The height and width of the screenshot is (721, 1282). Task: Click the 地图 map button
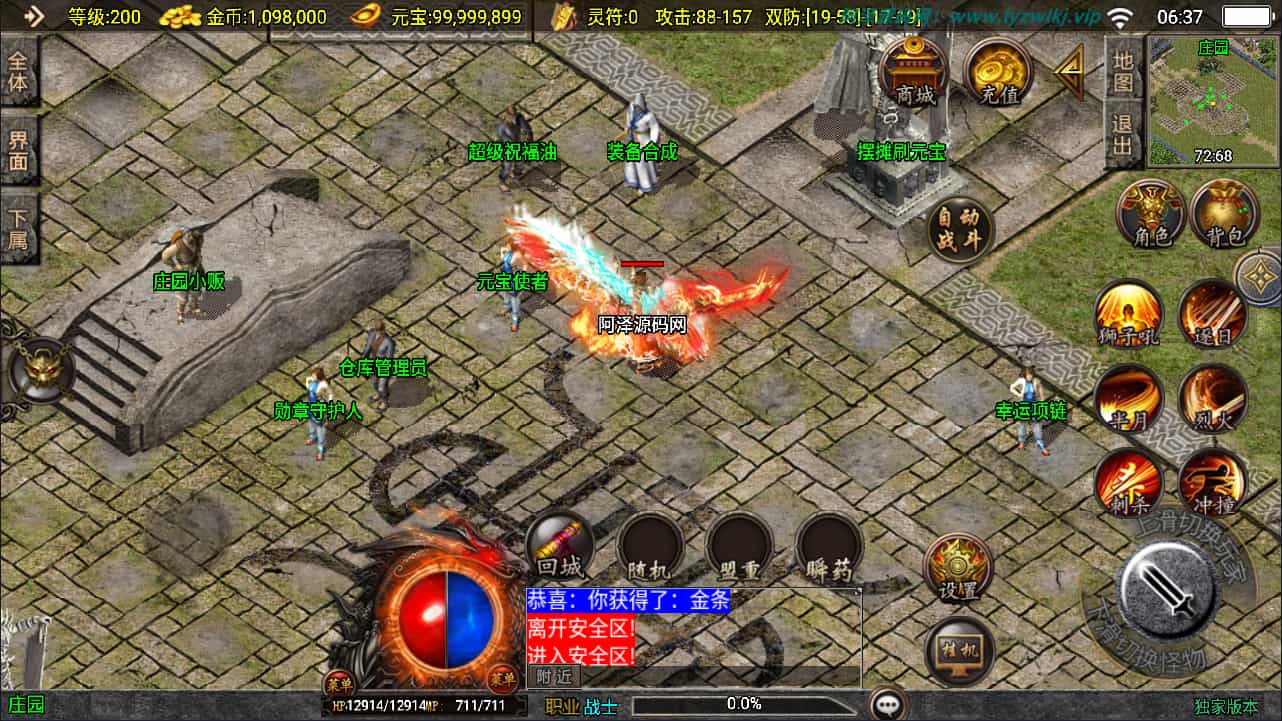coord(1123,70)
